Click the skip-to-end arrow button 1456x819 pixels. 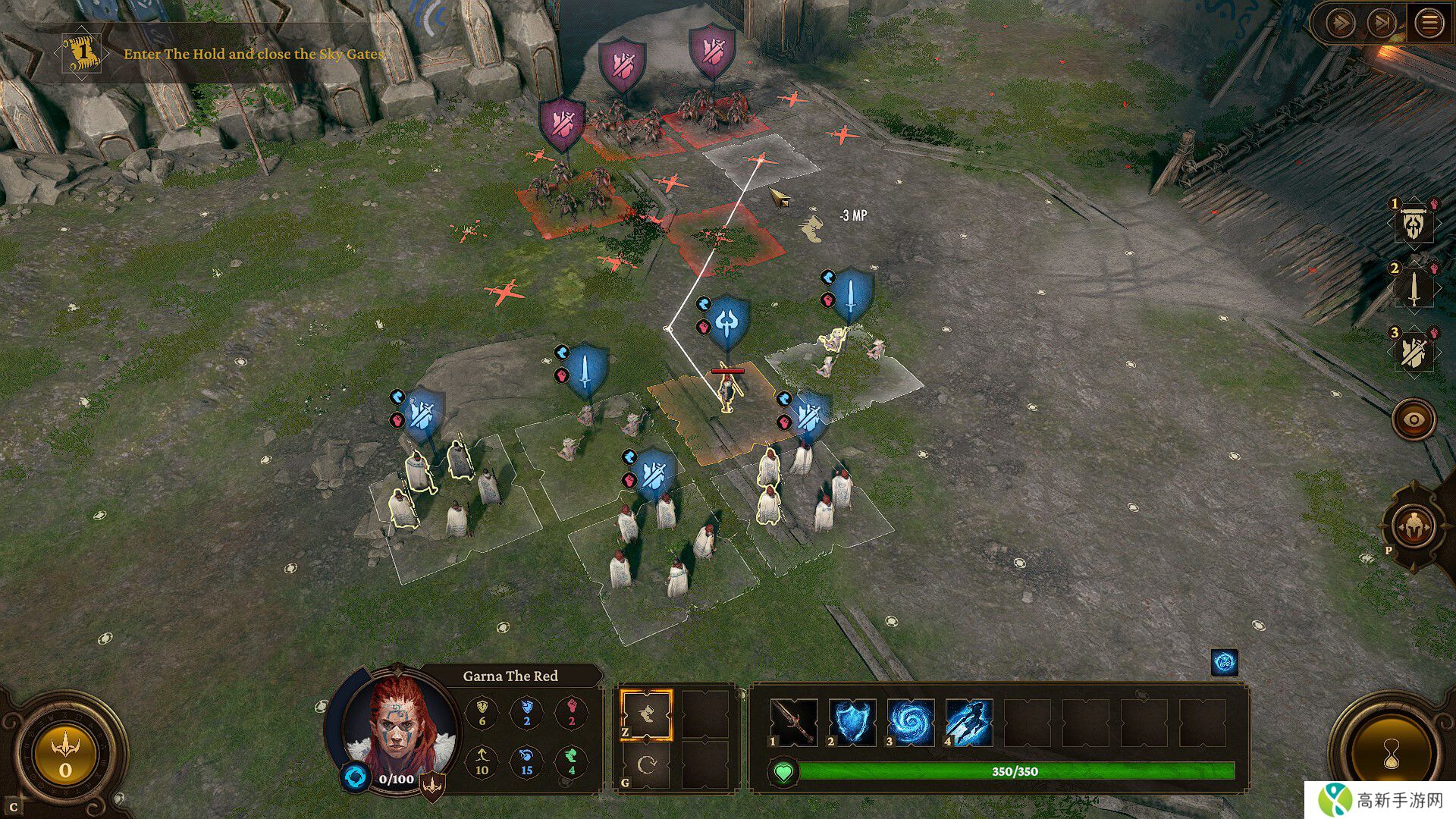pos(1382,24)
